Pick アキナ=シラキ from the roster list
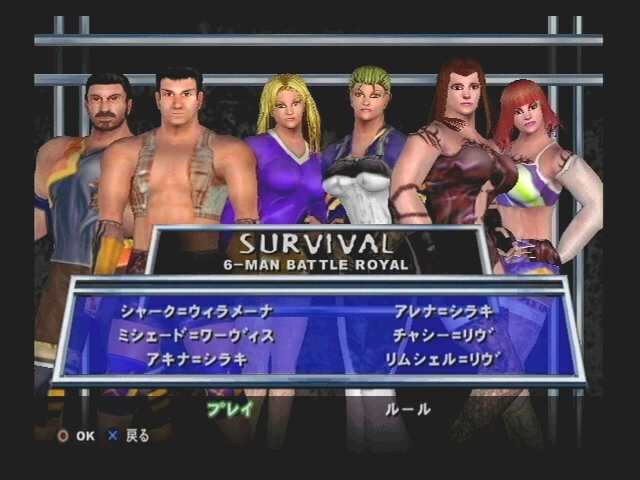Viewport: 640px width, 480px height. 196,358
